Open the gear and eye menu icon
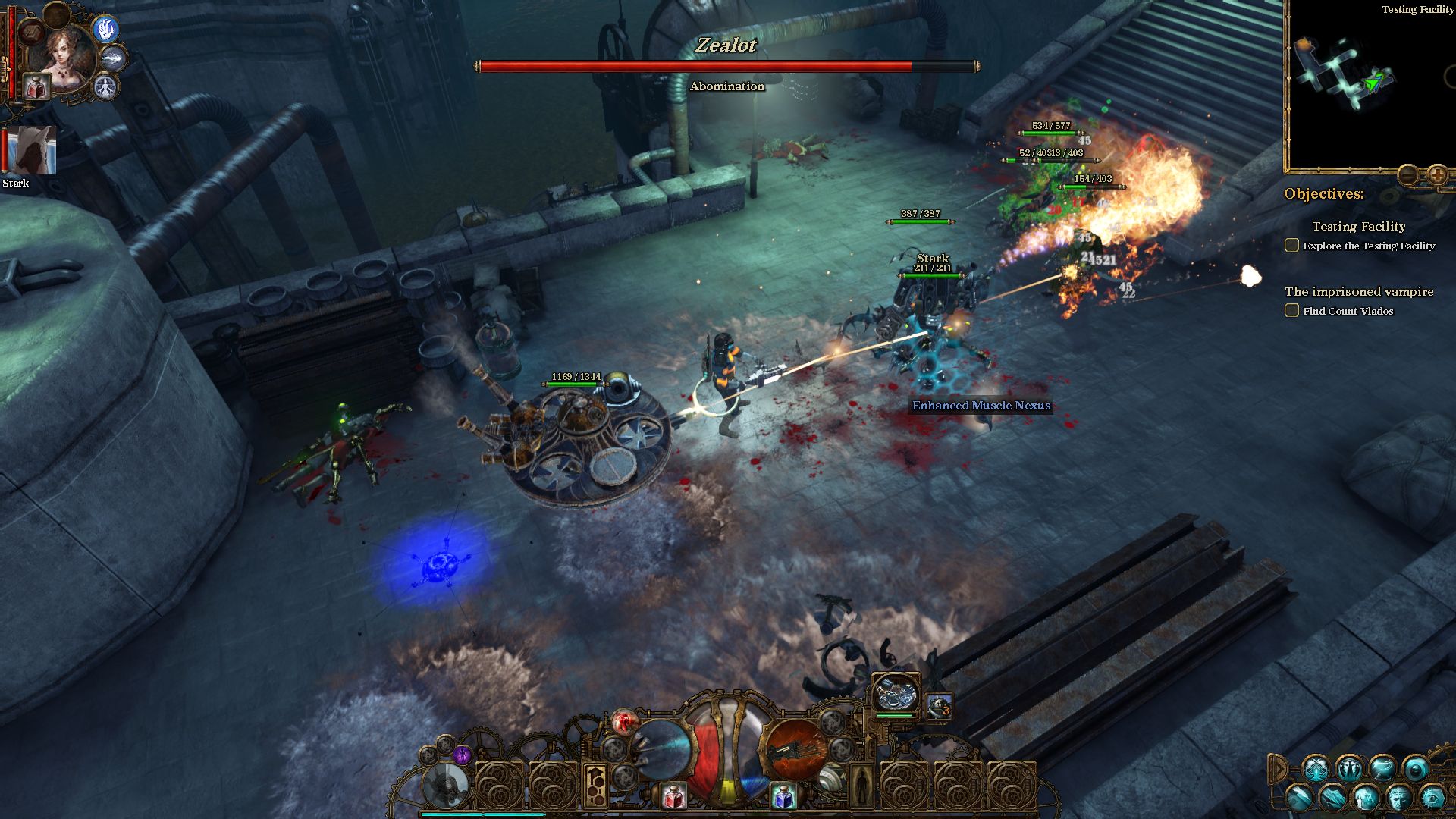The width and height of the screenshot is (1456, 819). (x=1432, y=798)
